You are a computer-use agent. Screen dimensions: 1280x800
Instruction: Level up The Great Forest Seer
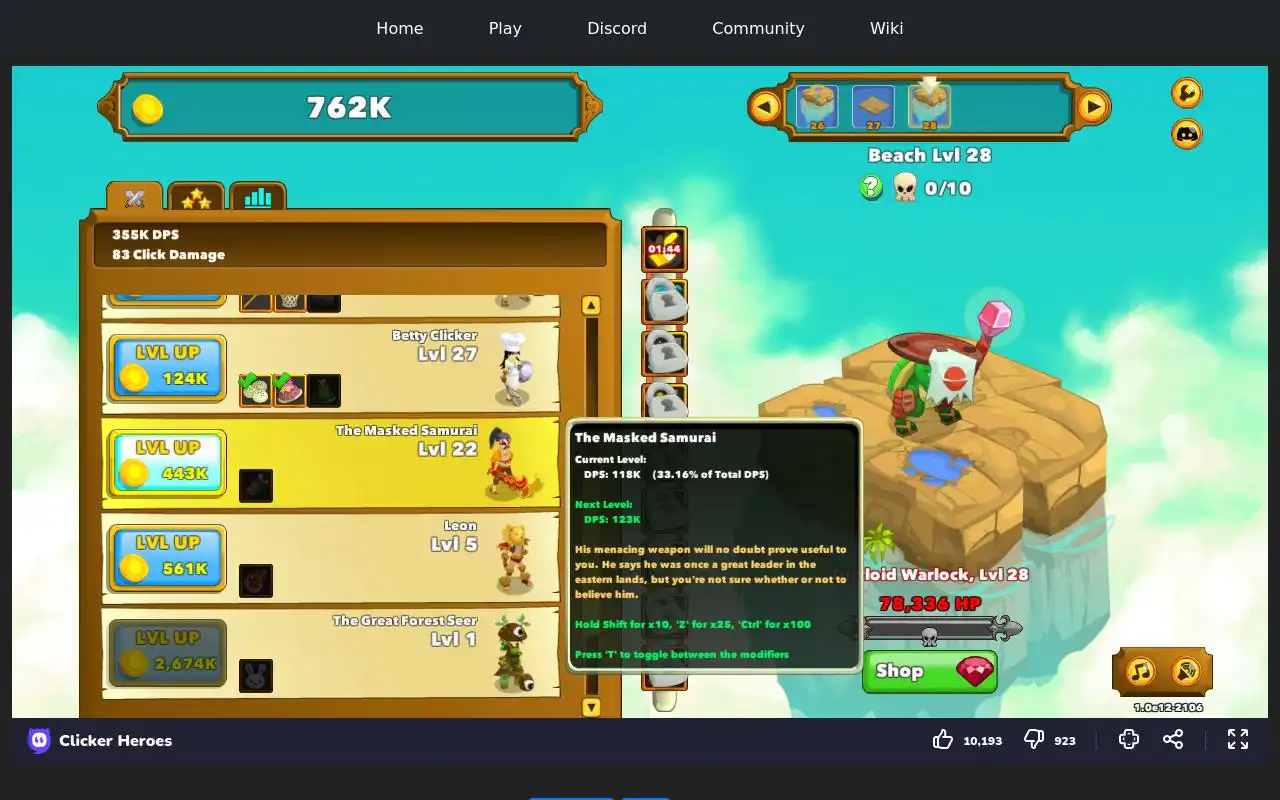167,652
